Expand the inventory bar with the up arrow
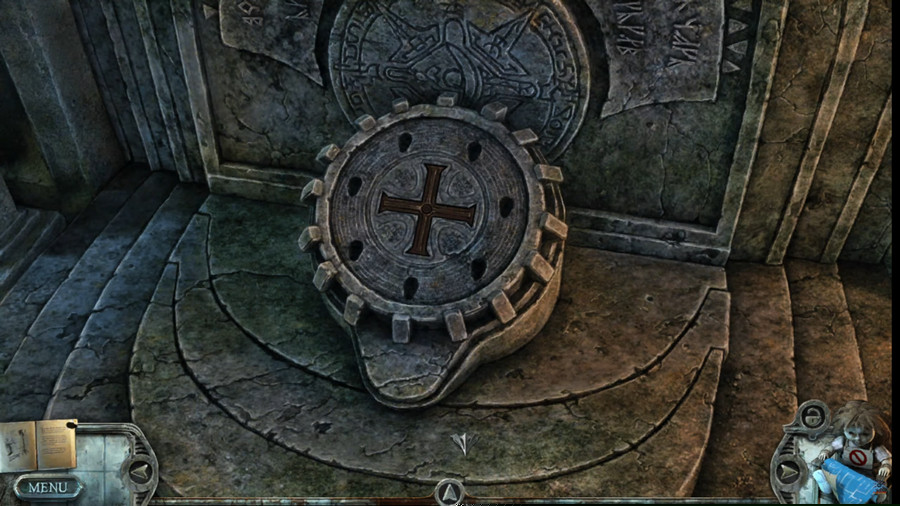The width and height of the screenshot is (900, 506). (x=449, y=492)
